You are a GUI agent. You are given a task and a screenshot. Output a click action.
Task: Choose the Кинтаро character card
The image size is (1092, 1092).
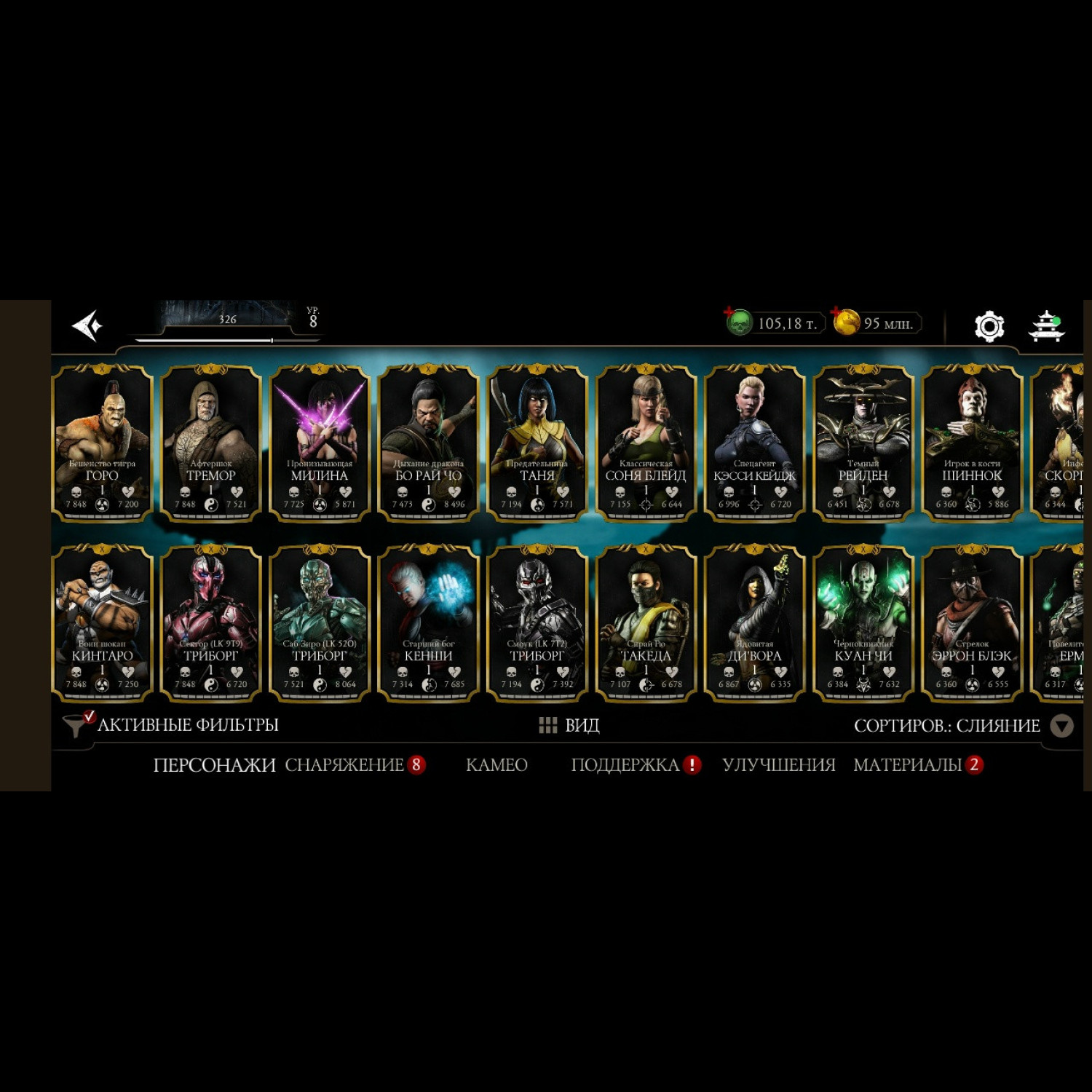click(103, 622)
